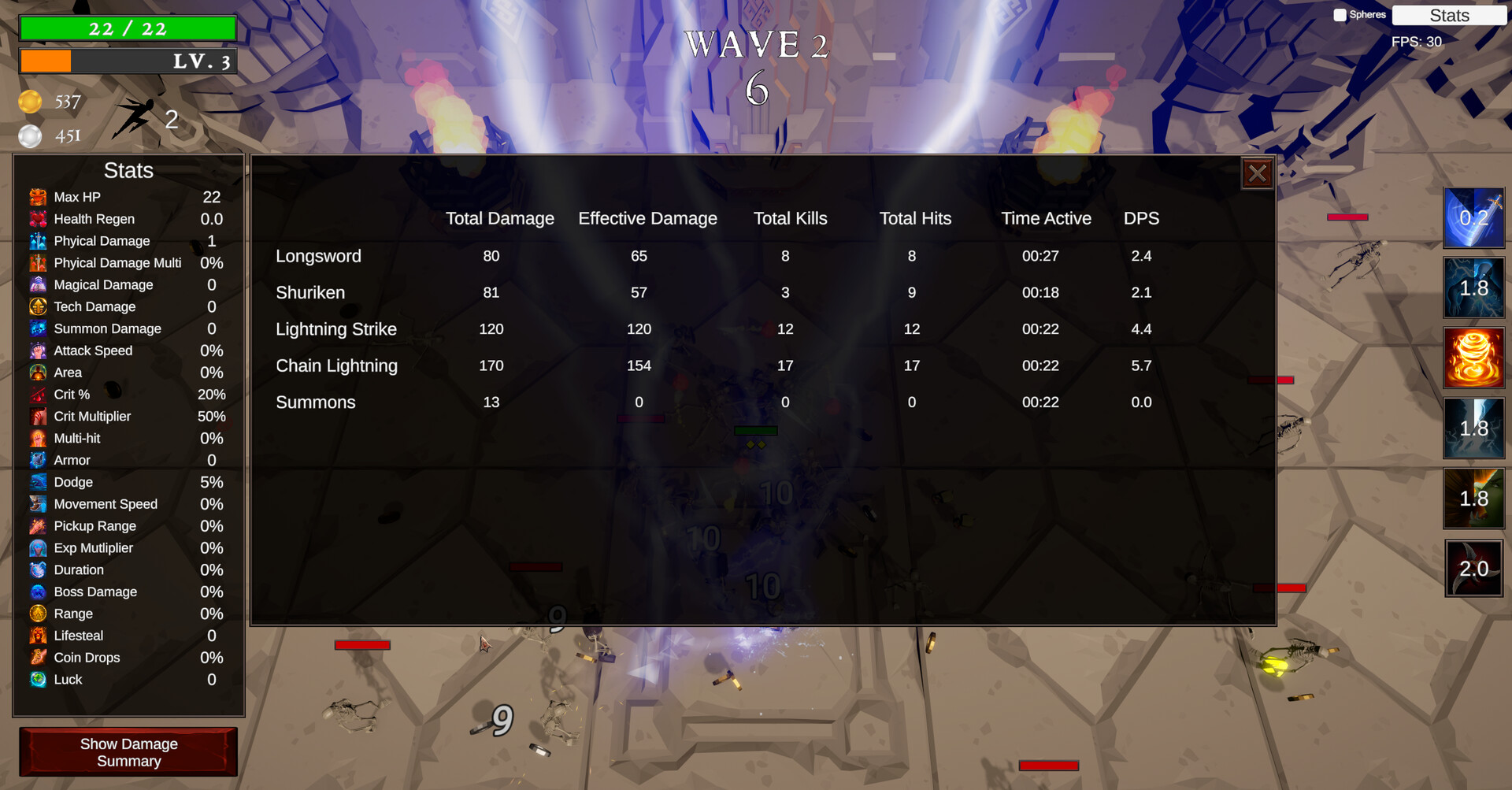Click the experience bar below health
The image size is (1512, 790).
coord(128,61)
